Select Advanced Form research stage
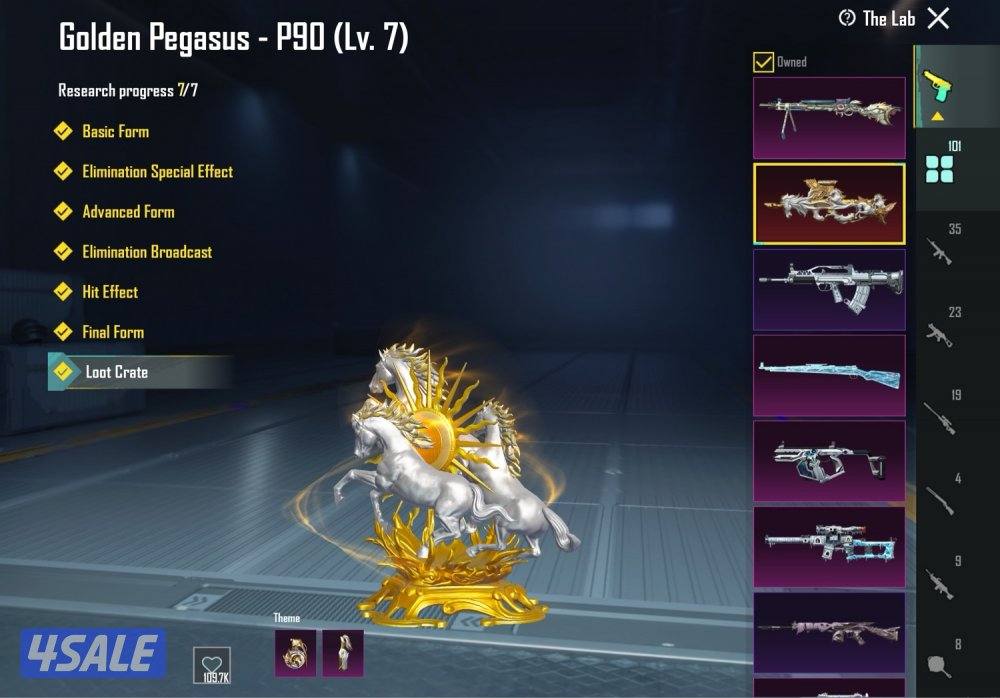The height and width of the screenshot is (698, 1000). point(128,211)
